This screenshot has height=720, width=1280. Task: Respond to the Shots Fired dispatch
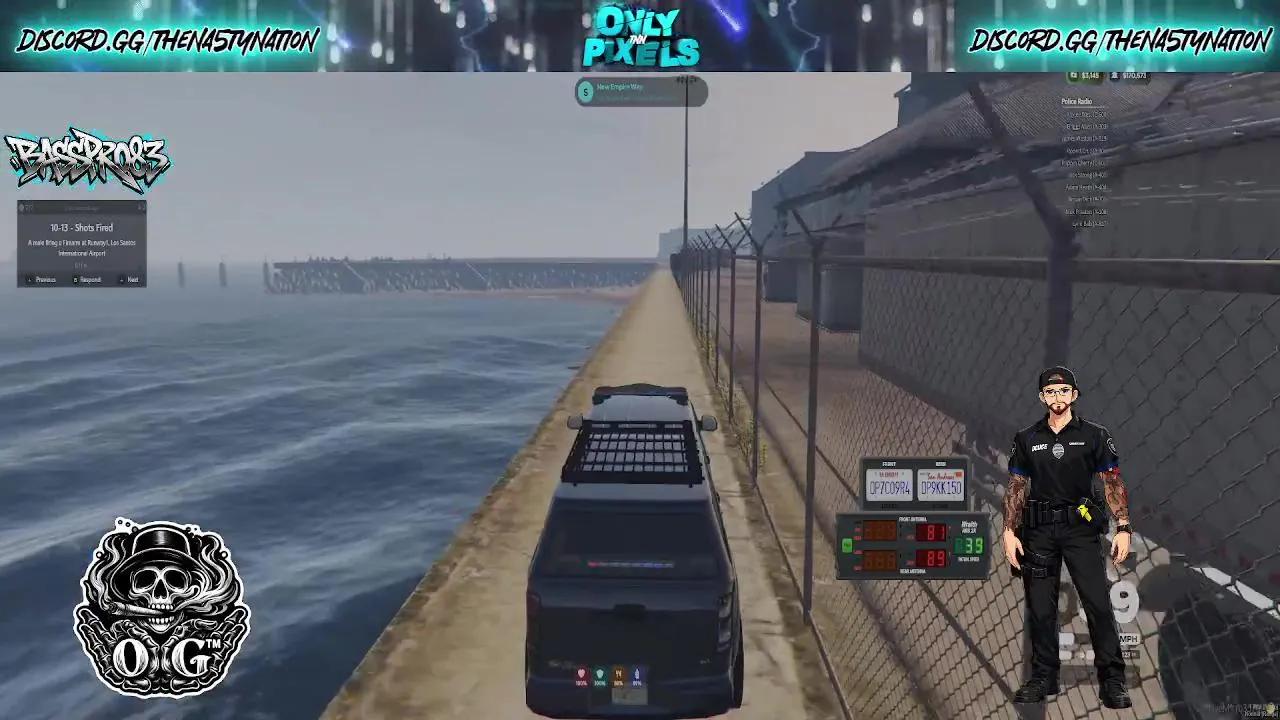tap(90, 279)
